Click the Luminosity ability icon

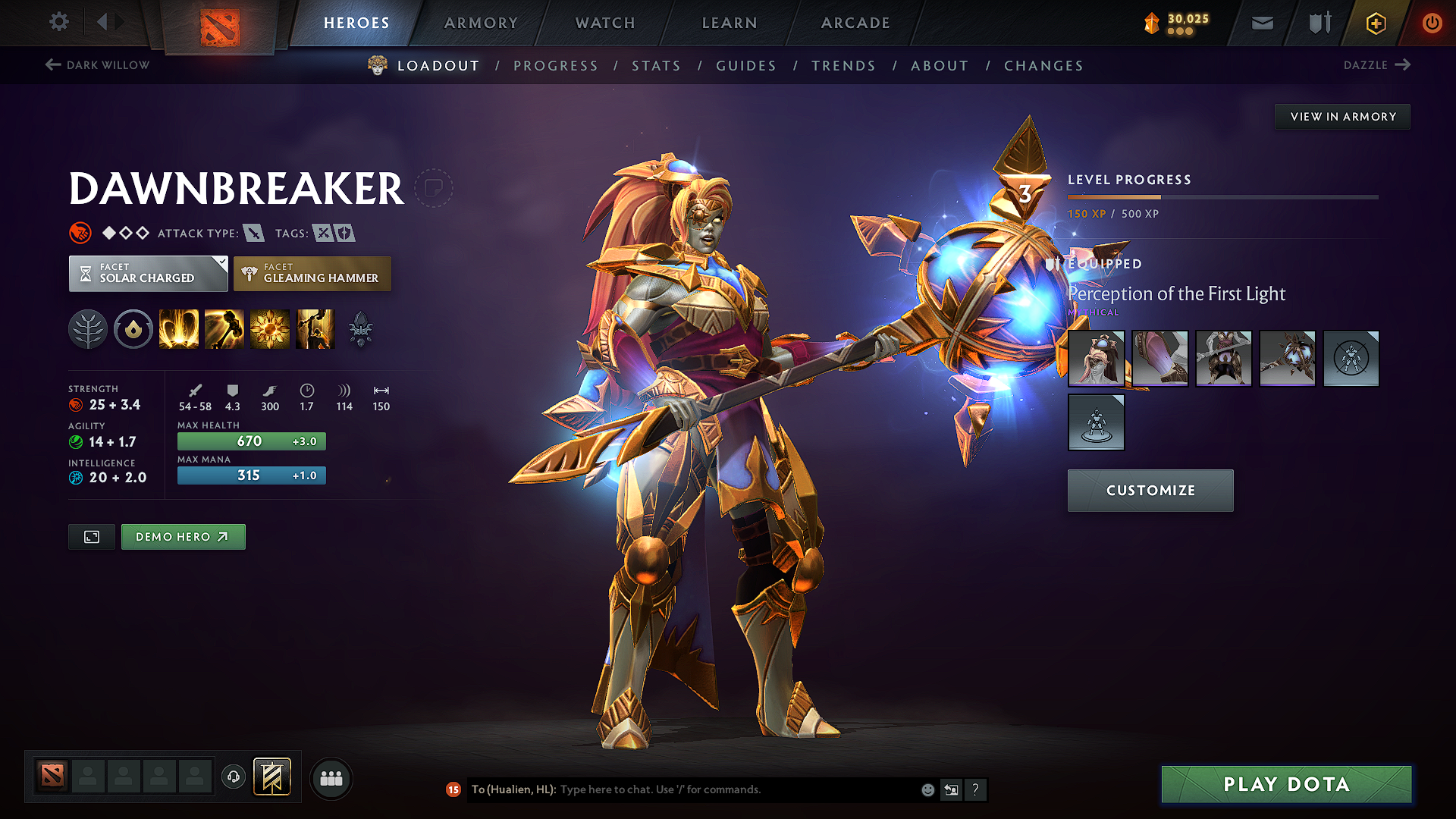[270, 329]
